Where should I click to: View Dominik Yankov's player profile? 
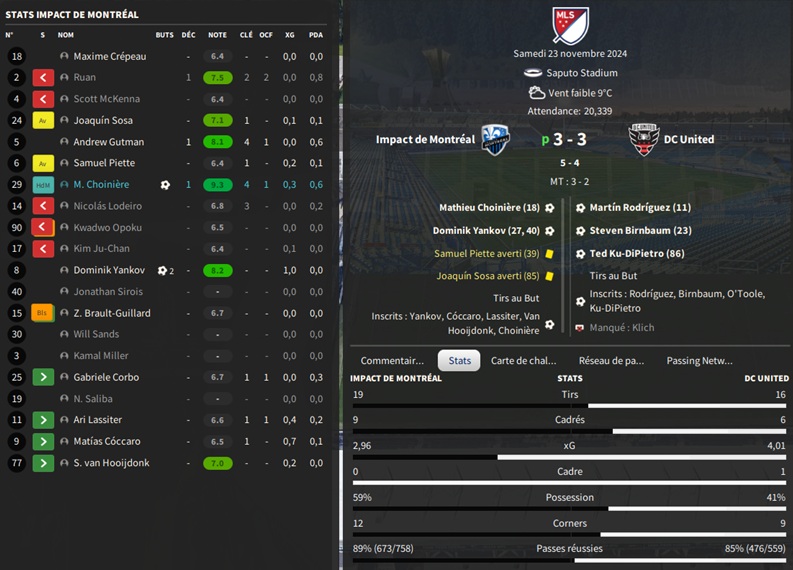(x=108, y=270)
